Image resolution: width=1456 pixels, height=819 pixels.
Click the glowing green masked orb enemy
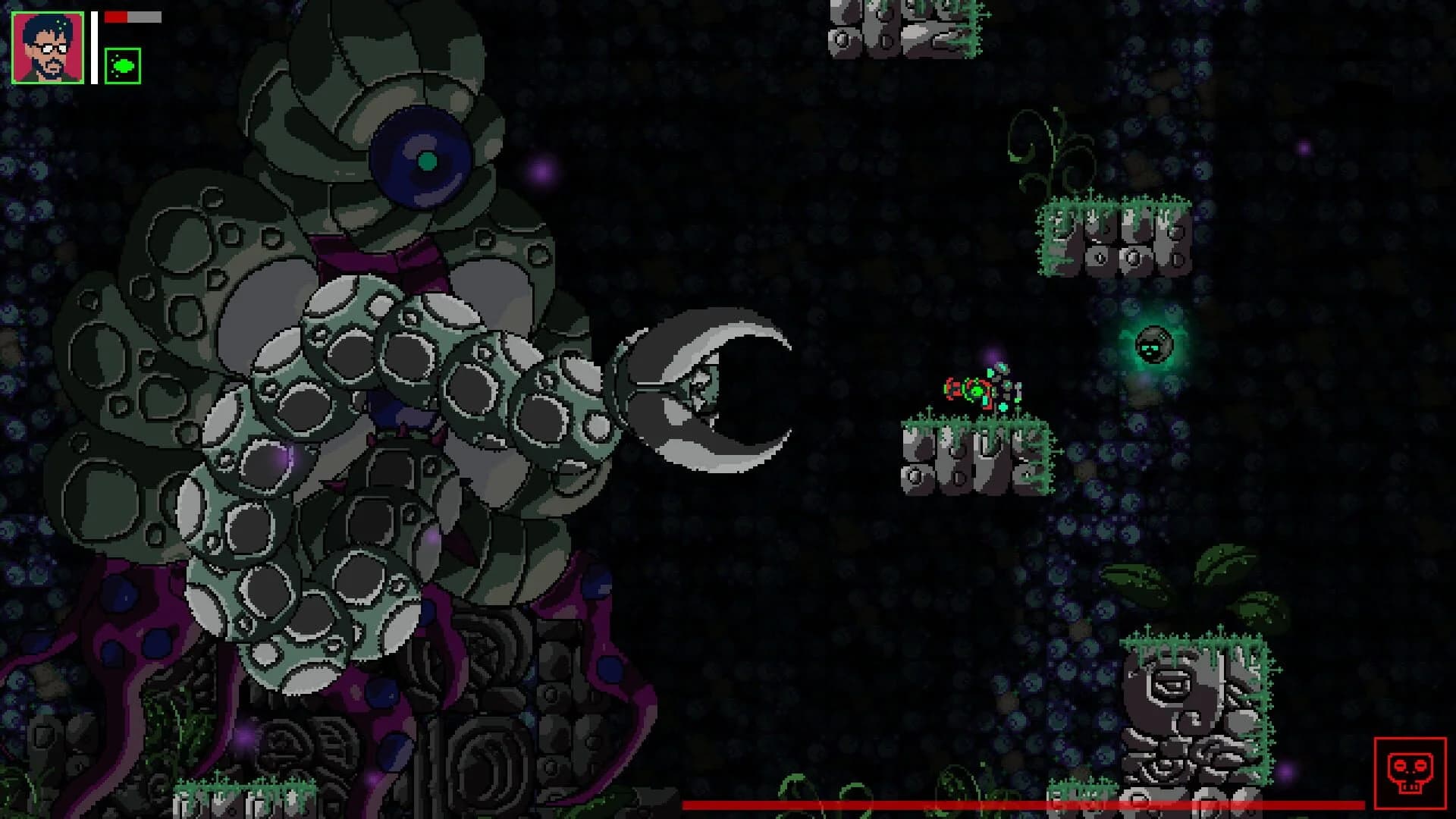[x=1155, y=346]
